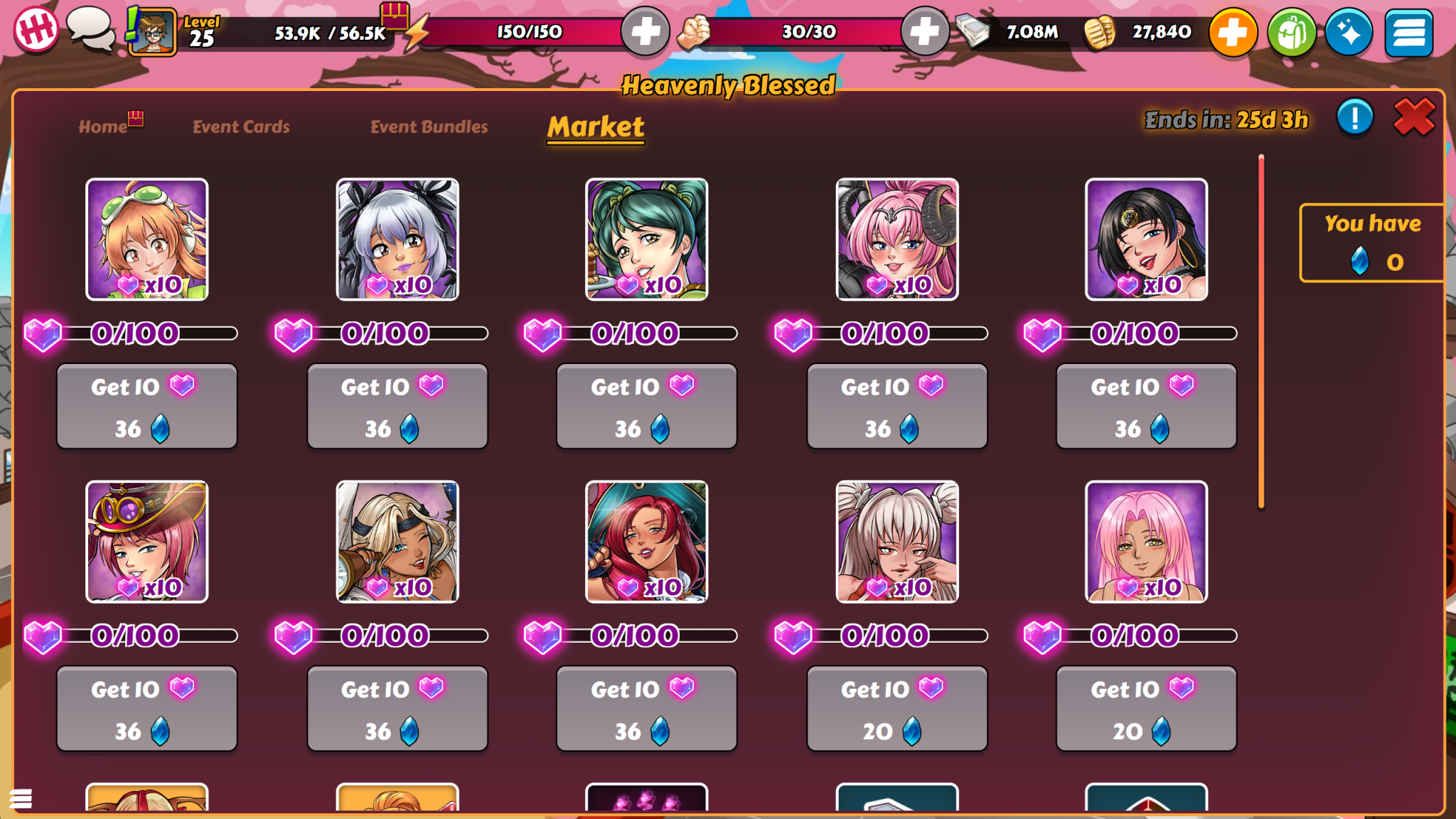Open the green backpack inventory
This screenshot has width=1456, height=819.
1293,30
